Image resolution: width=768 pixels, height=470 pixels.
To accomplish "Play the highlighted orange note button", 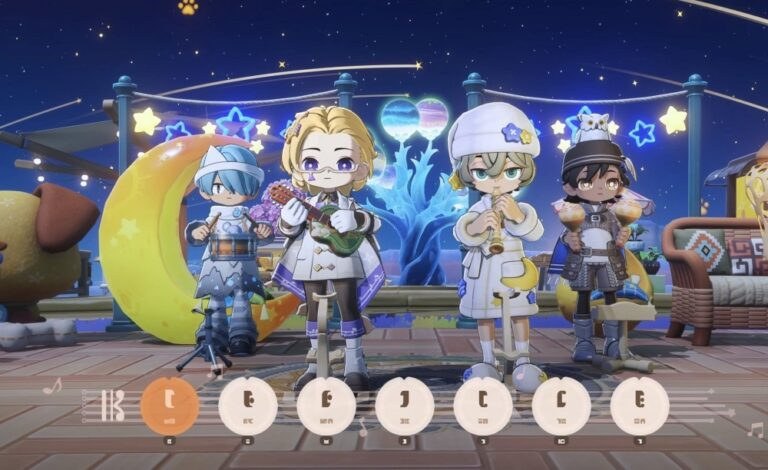I will coord(170,405).
